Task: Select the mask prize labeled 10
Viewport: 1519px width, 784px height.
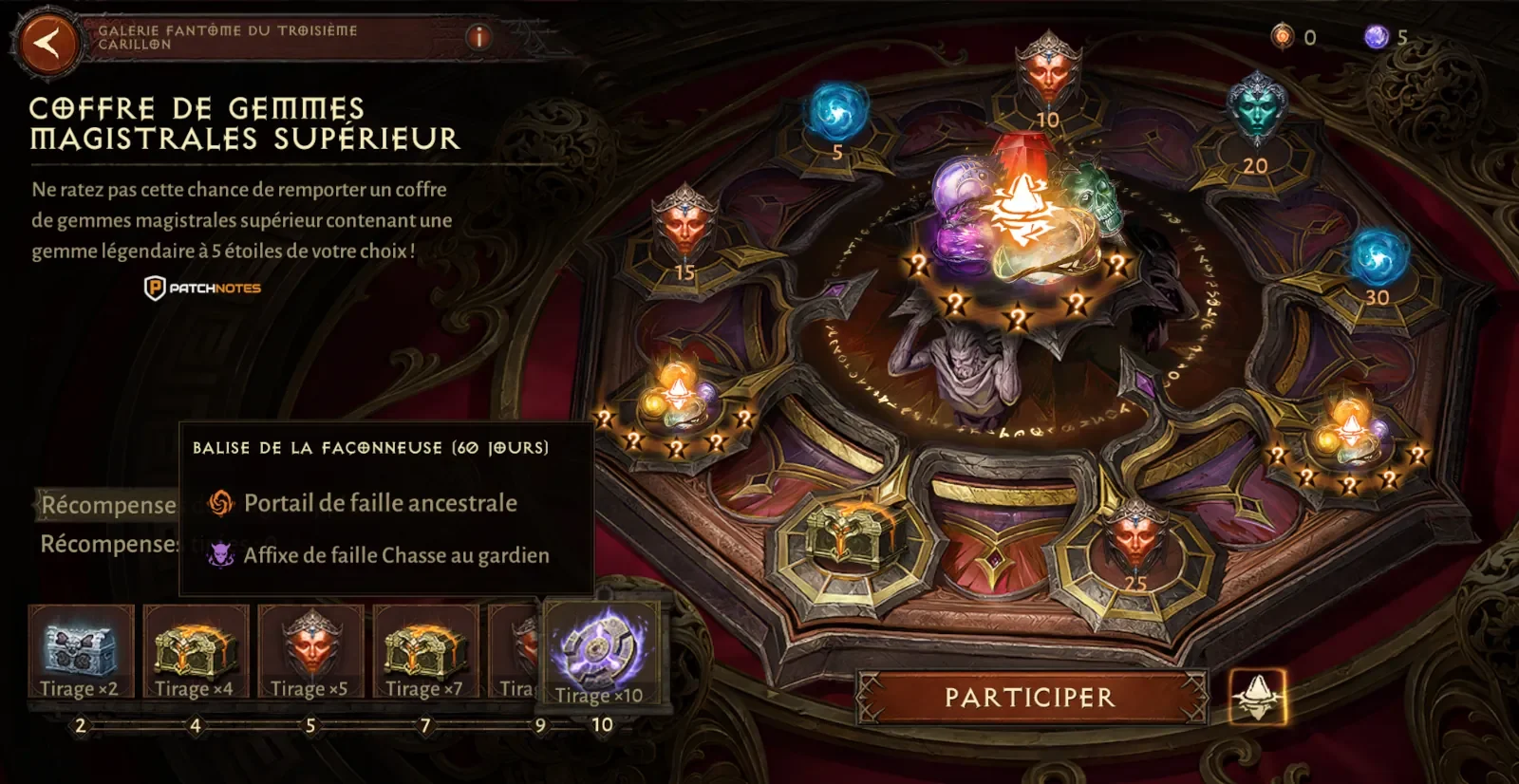Action: pyautogui.click(x=1047, y=71)
